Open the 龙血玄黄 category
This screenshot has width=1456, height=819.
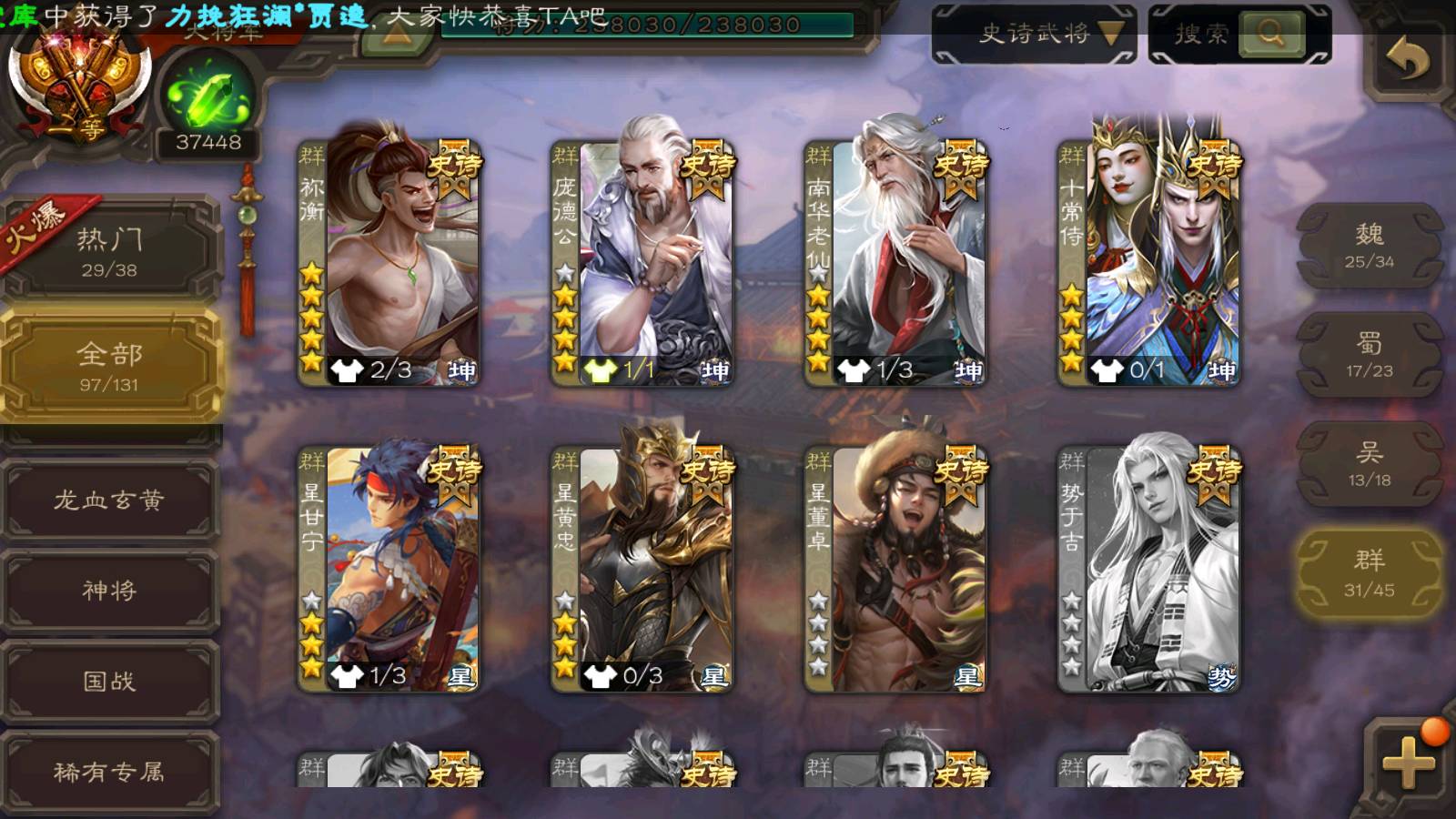click(x=109, y=500)
